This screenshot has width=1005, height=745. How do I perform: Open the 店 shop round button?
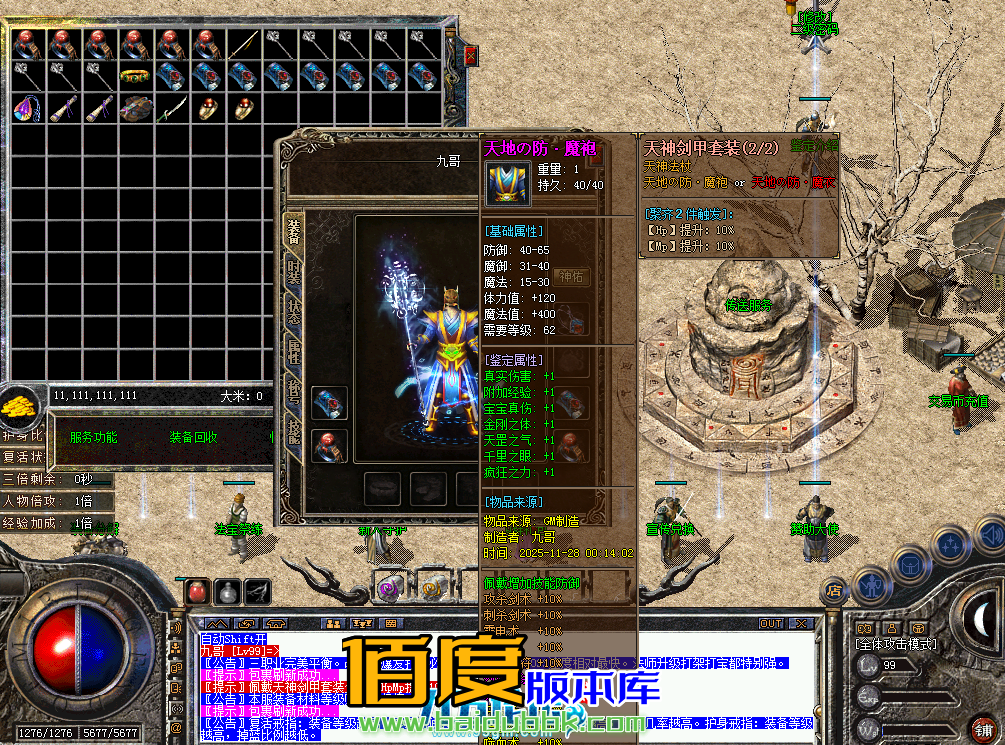pyautogui.click(x=833, y=589)
